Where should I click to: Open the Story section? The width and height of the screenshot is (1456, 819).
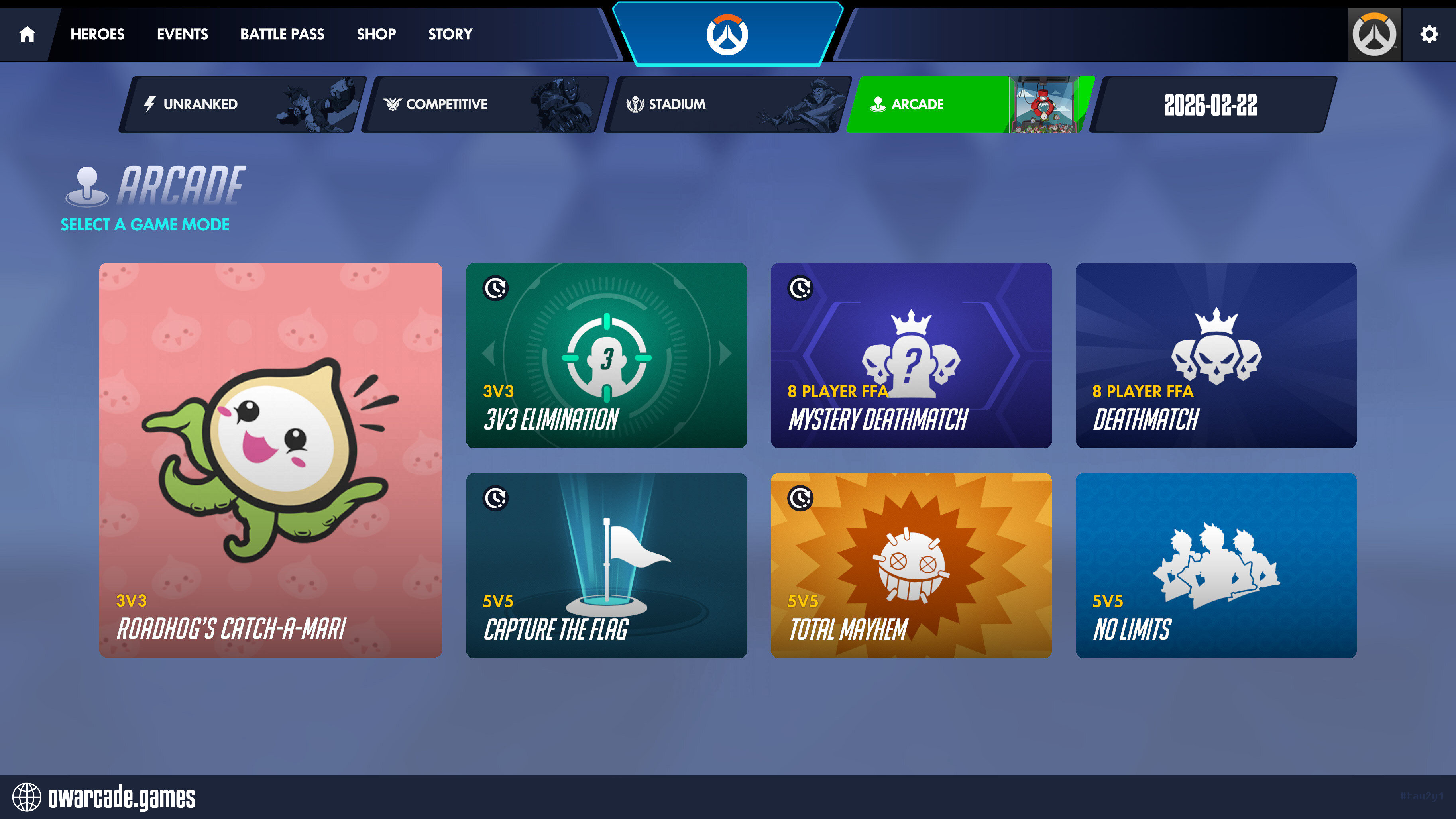(x=450, y=35)
